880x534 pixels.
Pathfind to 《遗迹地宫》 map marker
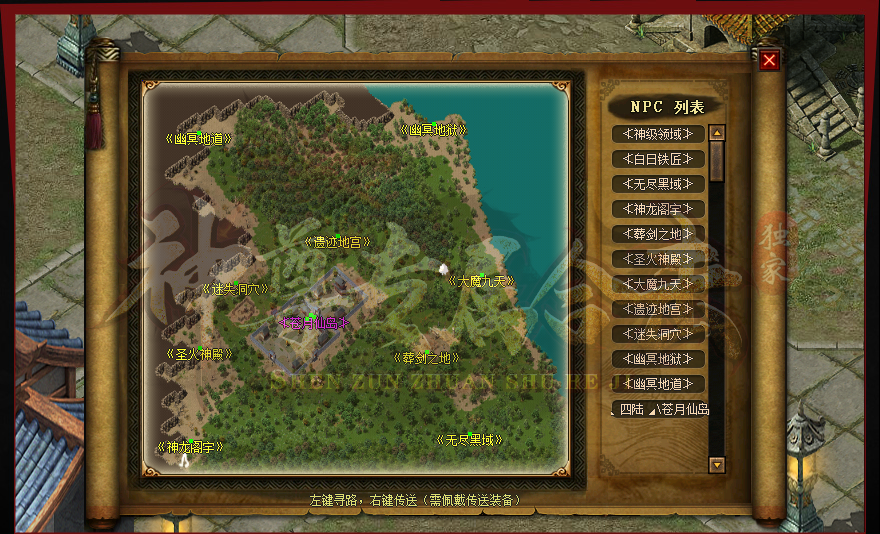point(337,242)
